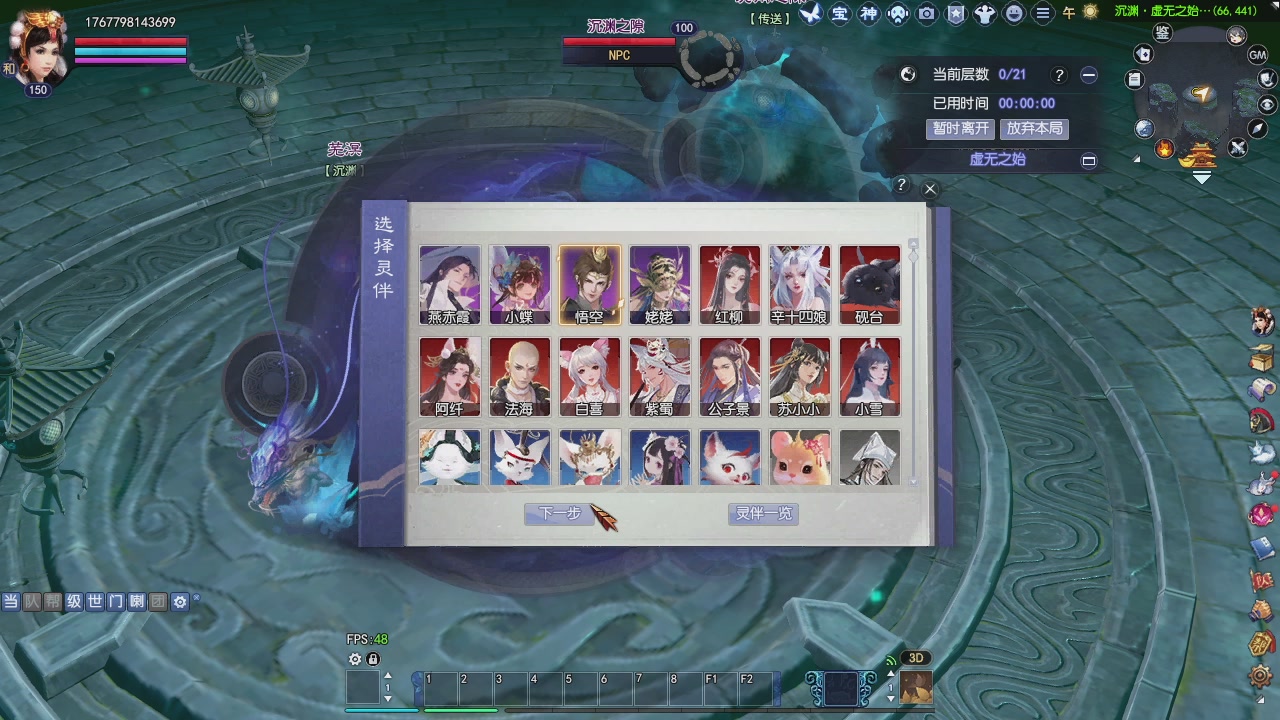Open the 灵伴一览 companion overview button

(763, 513)
